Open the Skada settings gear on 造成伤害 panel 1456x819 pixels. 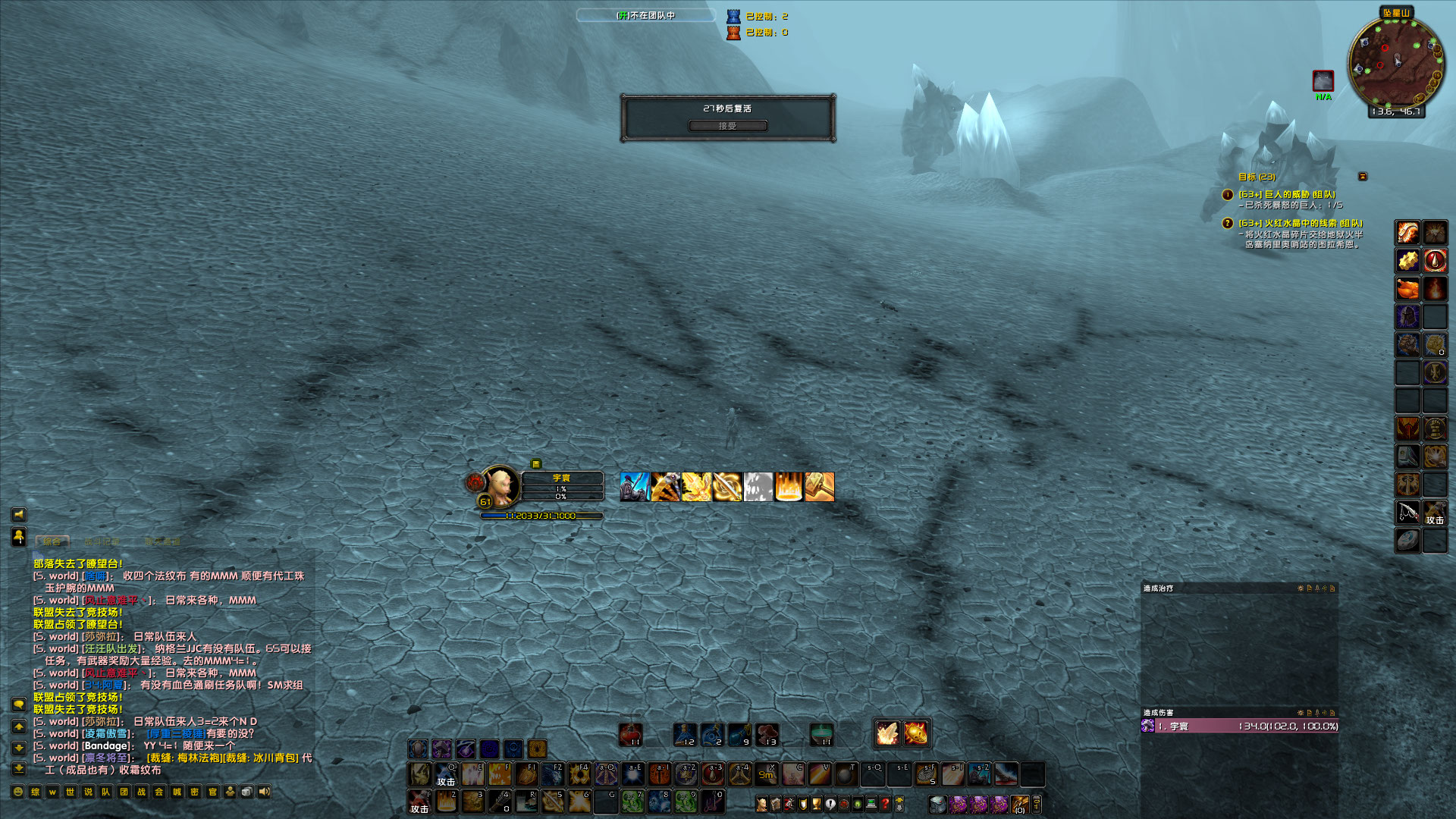coord(1299,713)
